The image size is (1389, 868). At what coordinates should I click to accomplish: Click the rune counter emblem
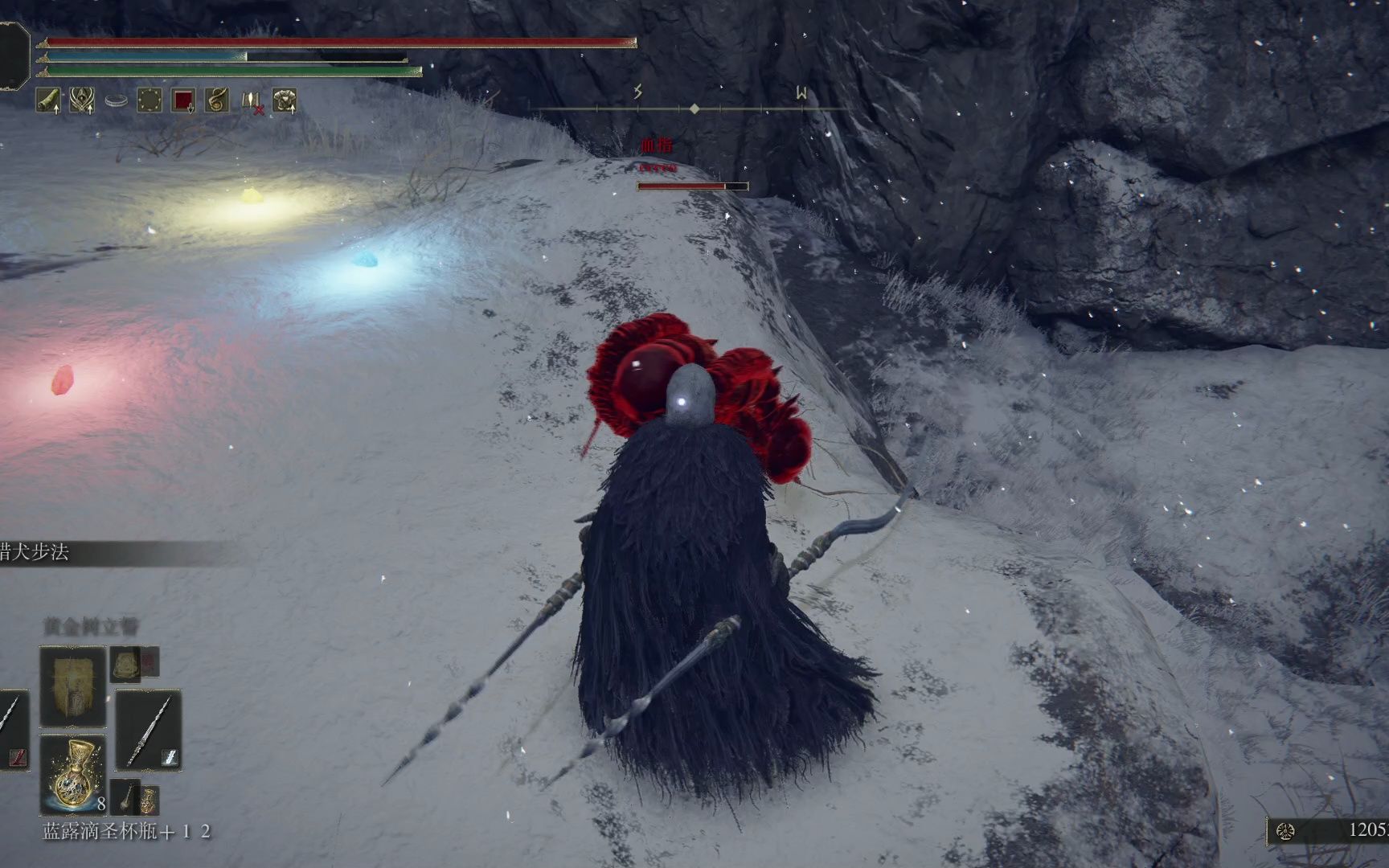click(1285, 831)
